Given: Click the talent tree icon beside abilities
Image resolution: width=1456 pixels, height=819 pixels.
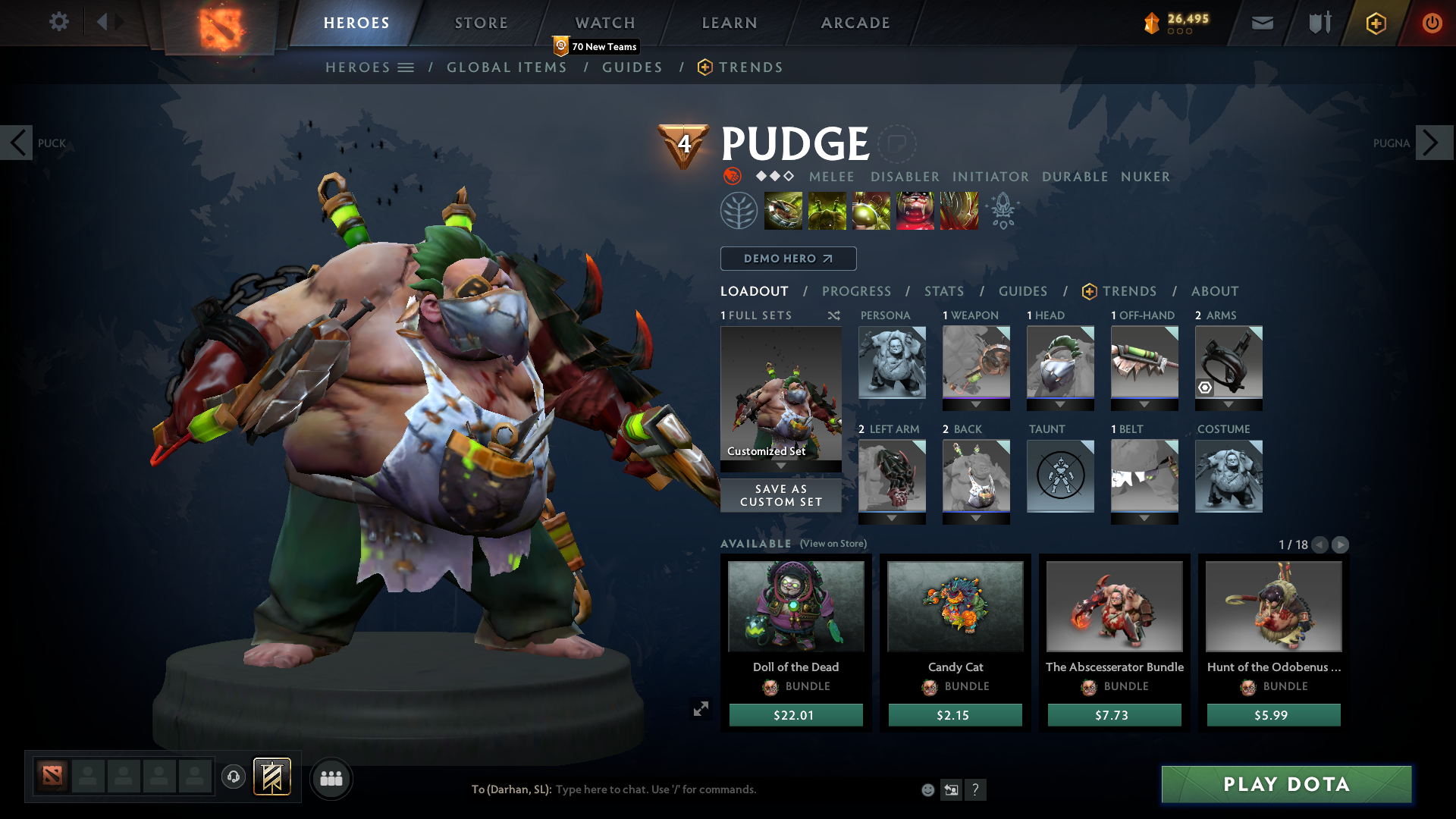Looking at the screenshot, I should [x=739, y=210].
